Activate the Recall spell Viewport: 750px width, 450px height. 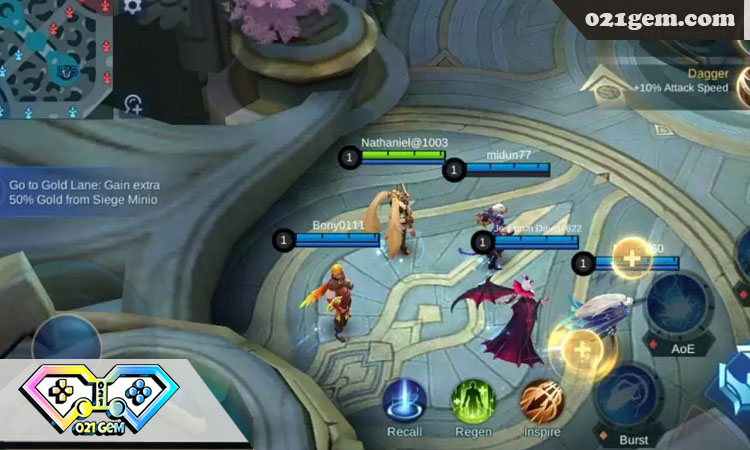405,399
